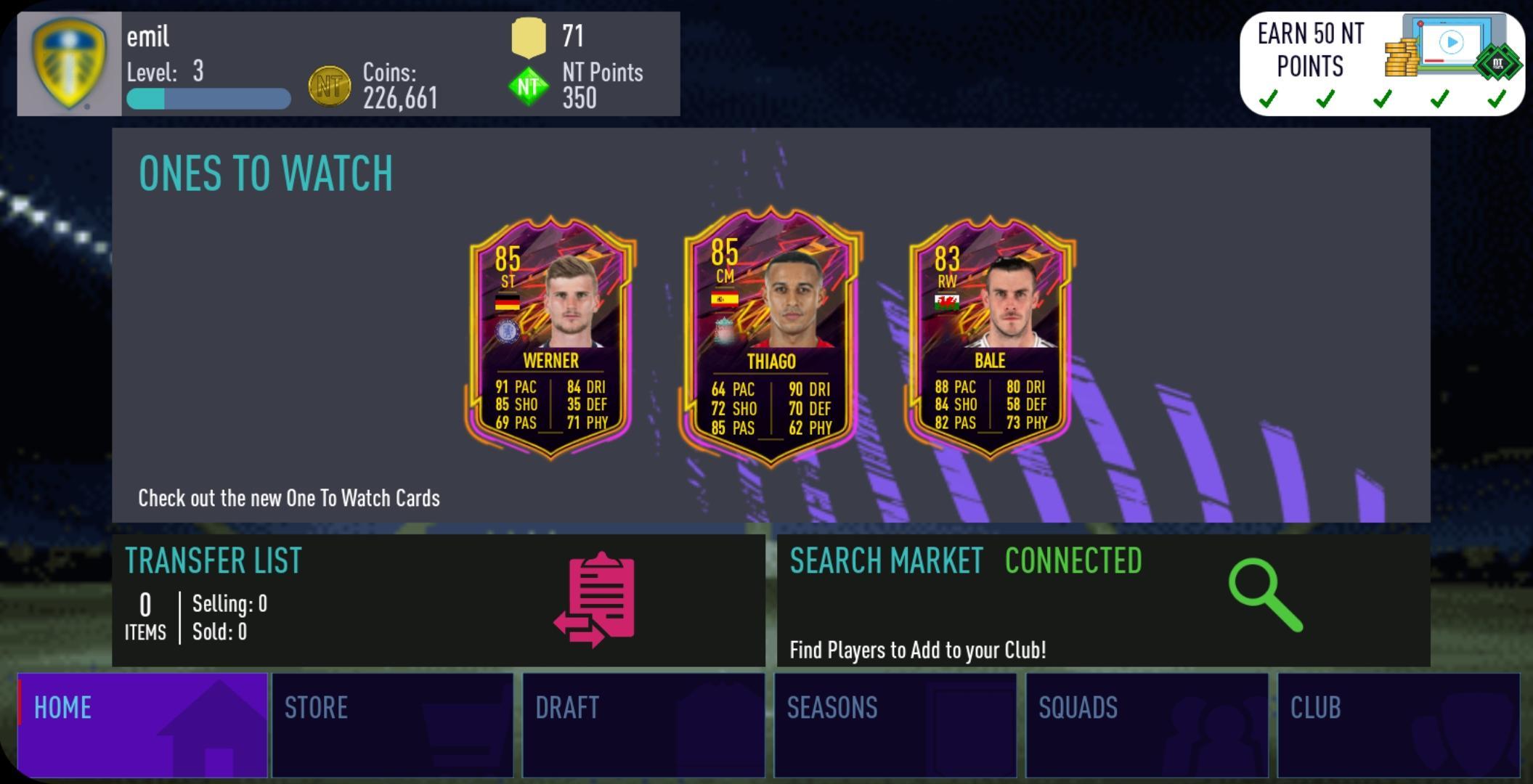Screen dimensions: 1533x784
Task: Click the green magnifying glass icon
Action: pyautogui.click(x=1264, y=595)
